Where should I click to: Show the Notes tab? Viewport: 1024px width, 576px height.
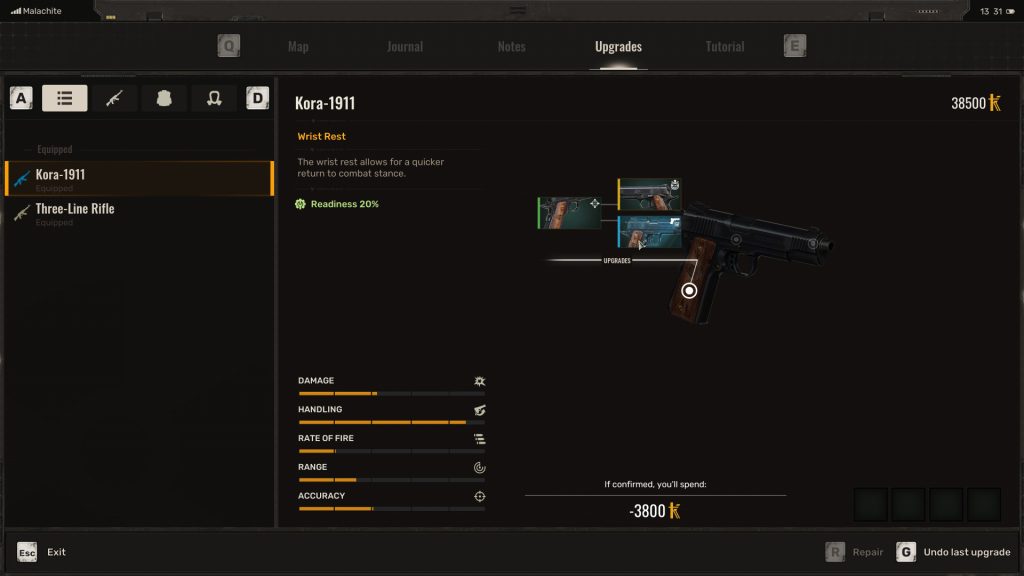click(511, 47)
